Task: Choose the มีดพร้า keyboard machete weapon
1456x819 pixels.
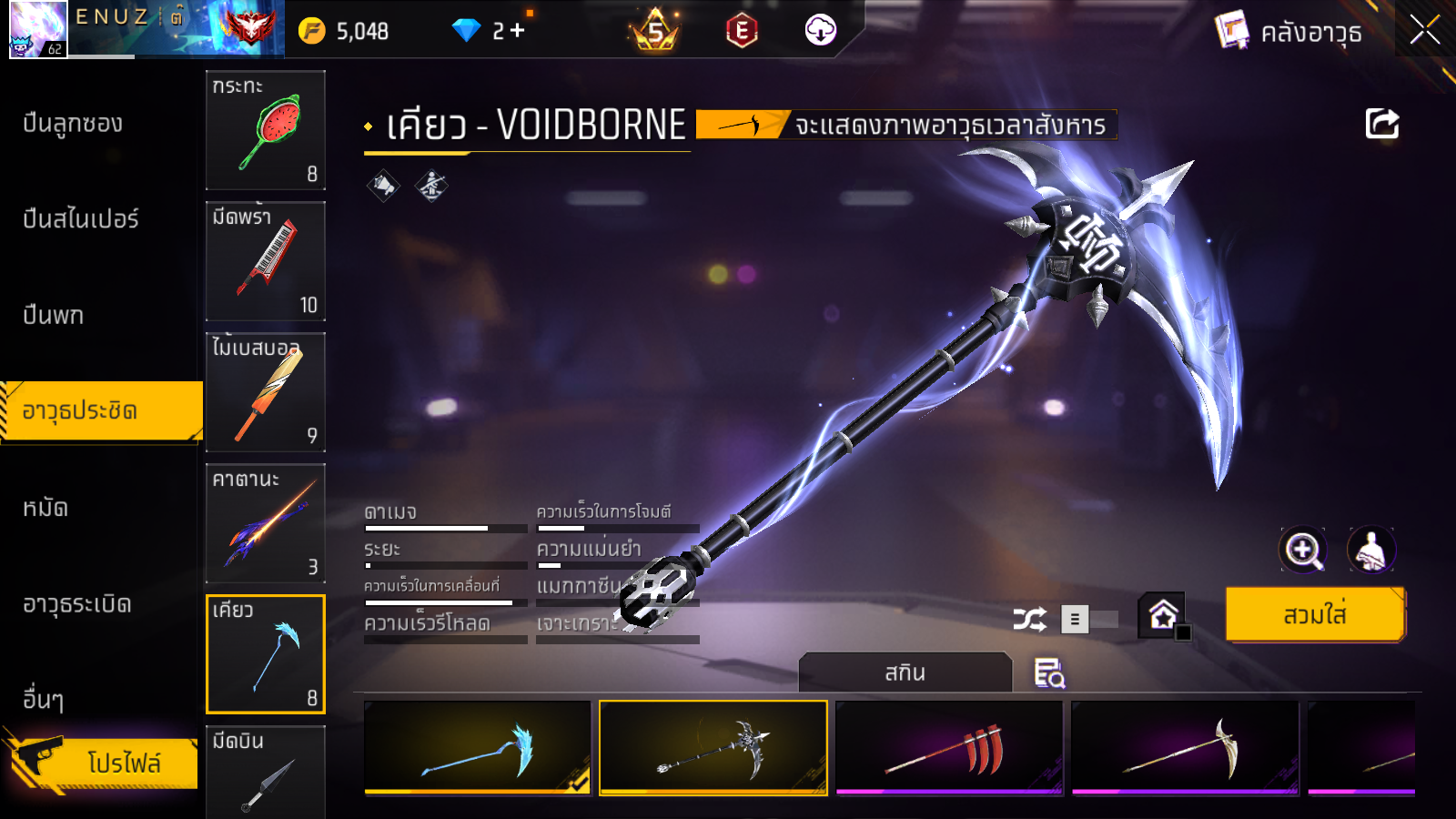Action: [x=266, y=261]
